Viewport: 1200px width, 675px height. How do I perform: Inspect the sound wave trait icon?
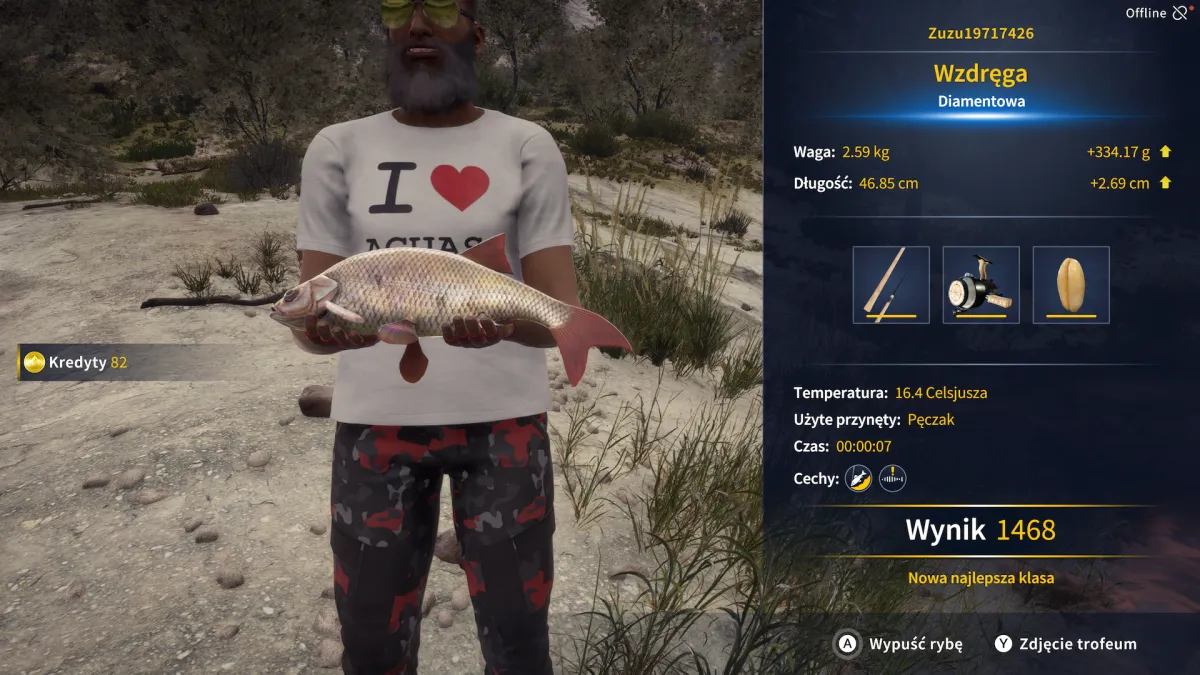click(892, 479)
